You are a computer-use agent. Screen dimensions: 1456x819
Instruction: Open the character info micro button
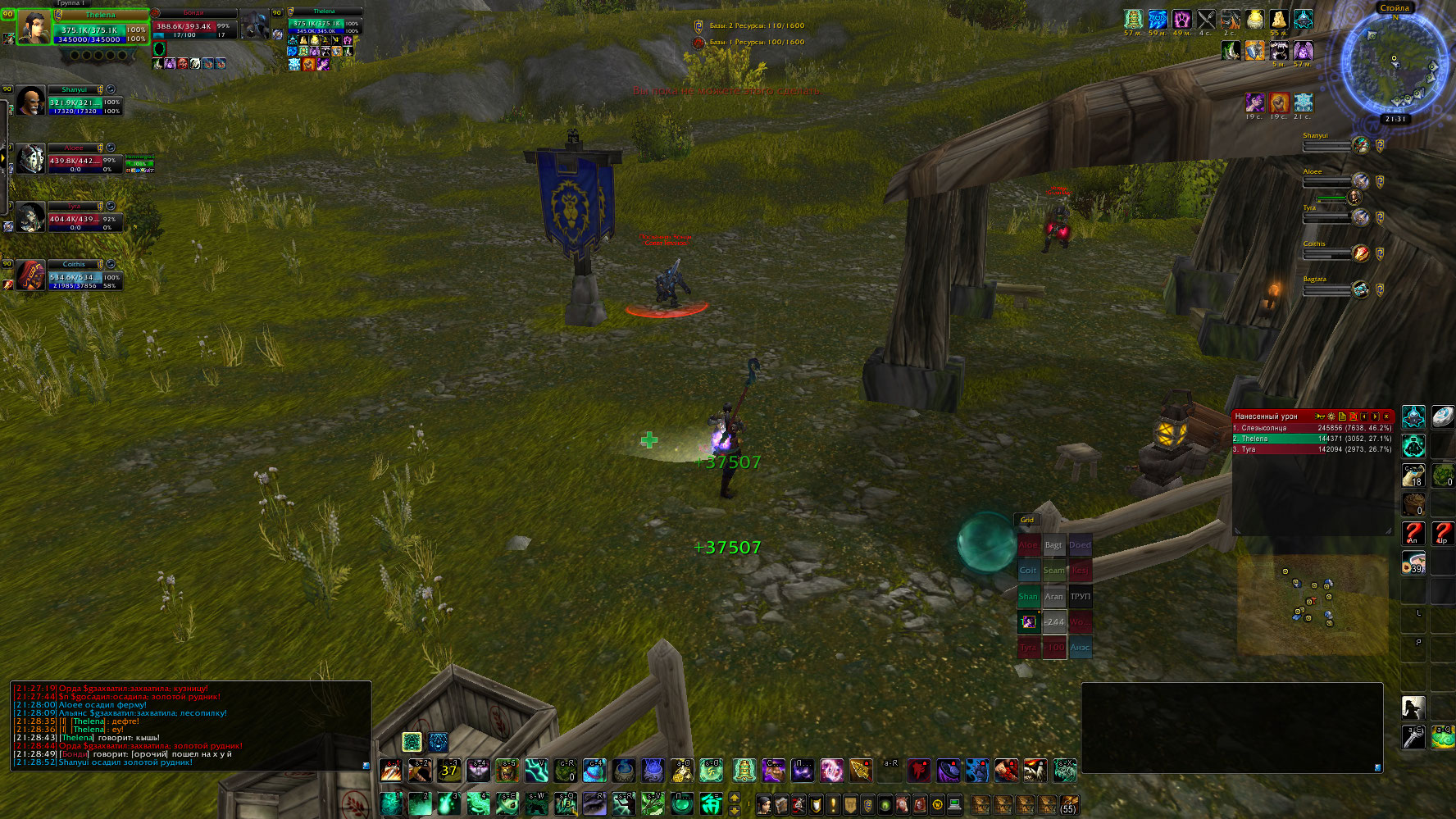tap(764, 804)
